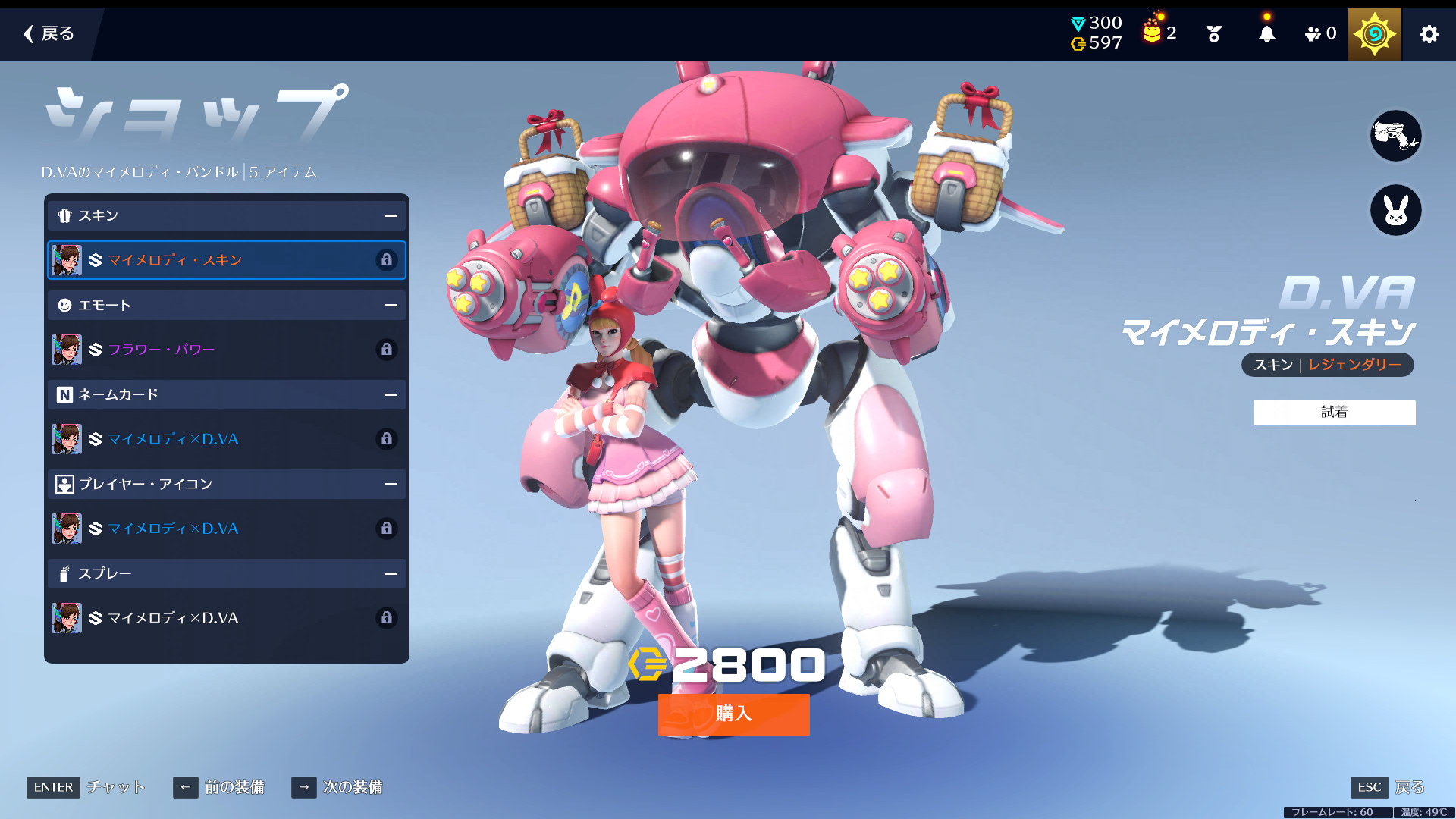Open the medal challenges icon
The width and height of the screenshot is (1456, 819).
click(x=1213, y=34)
